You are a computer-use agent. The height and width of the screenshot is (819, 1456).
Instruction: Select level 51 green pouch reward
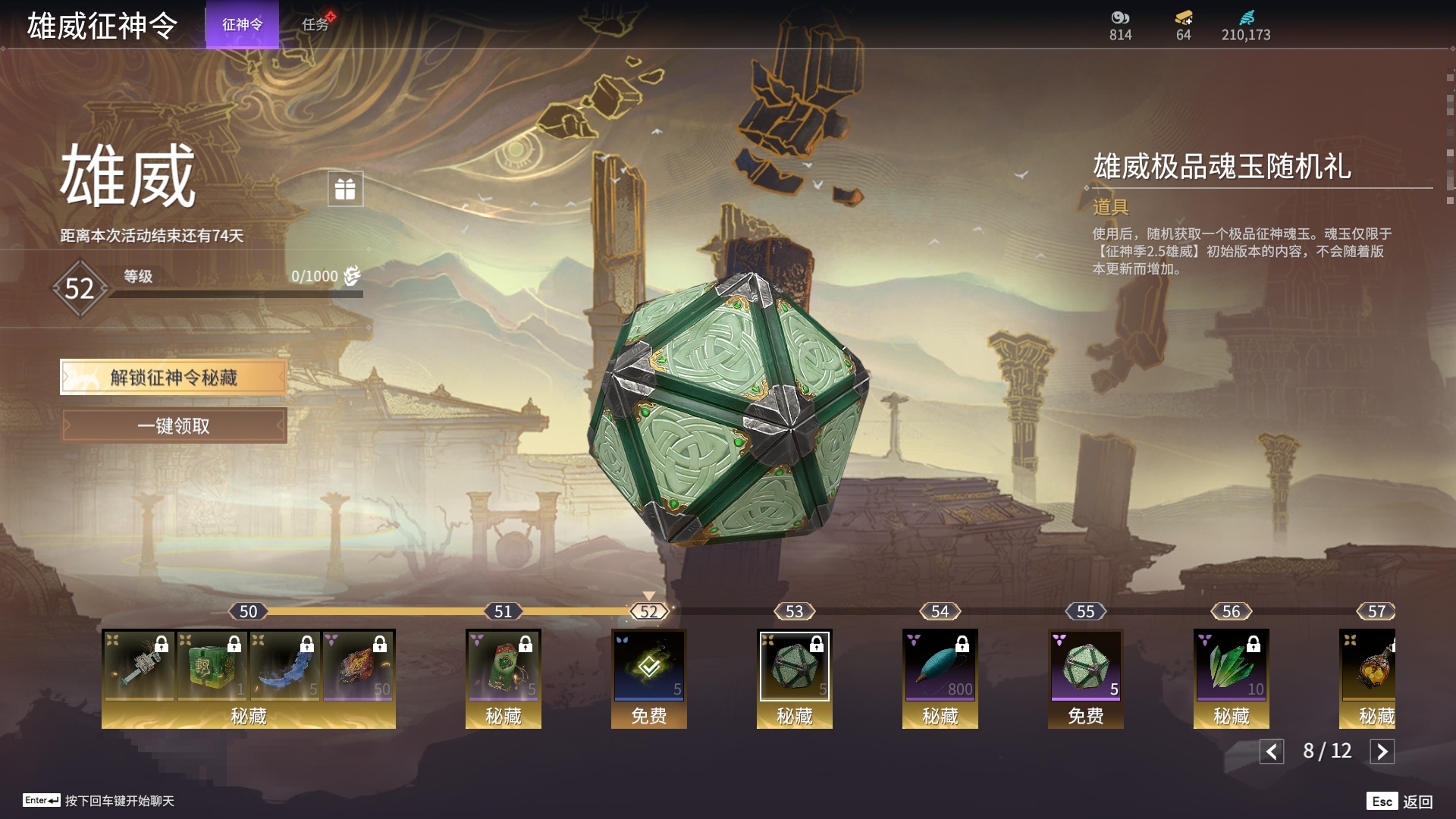[x=503, y=667]
